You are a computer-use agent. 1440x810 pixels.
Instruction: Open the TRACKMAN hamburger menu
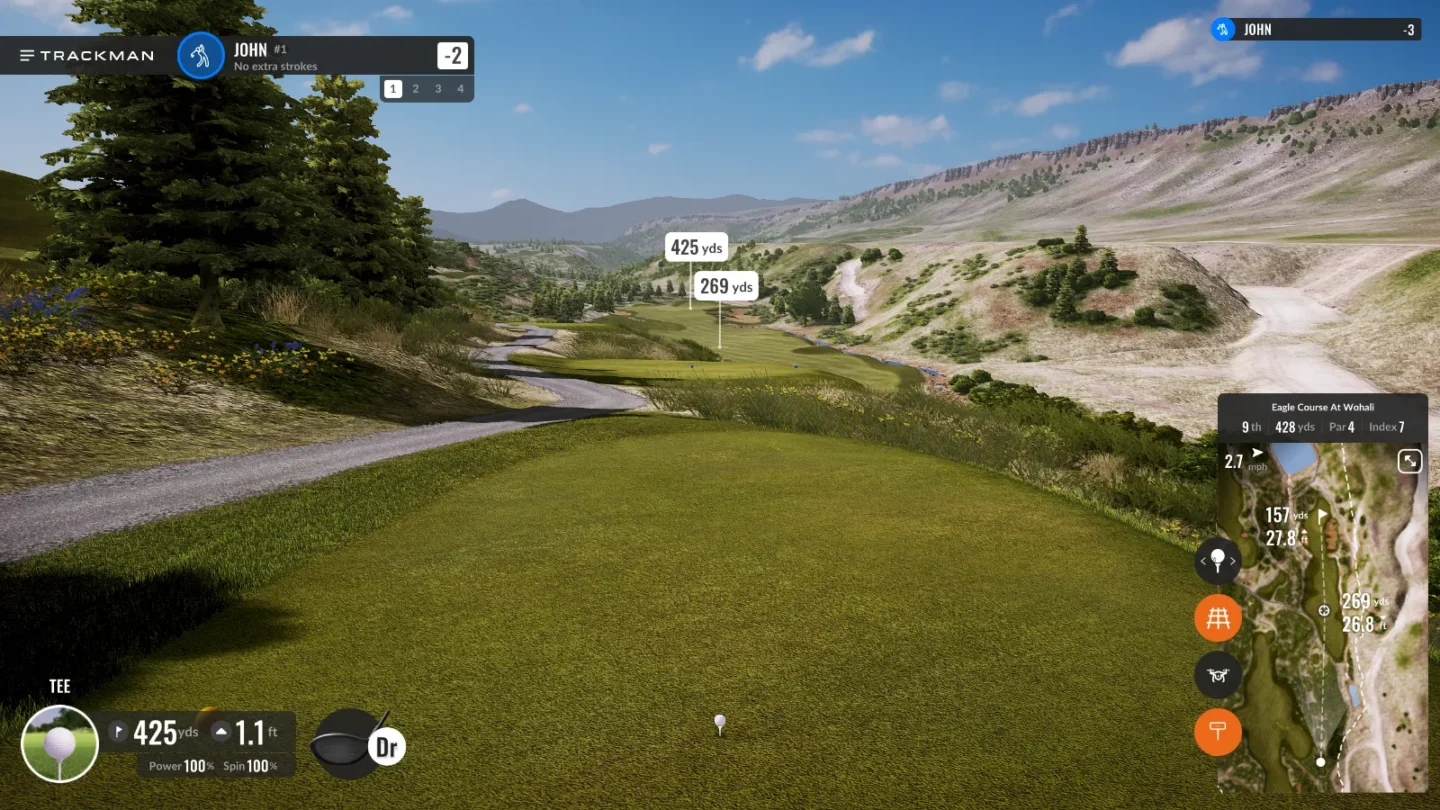[27, 56]
